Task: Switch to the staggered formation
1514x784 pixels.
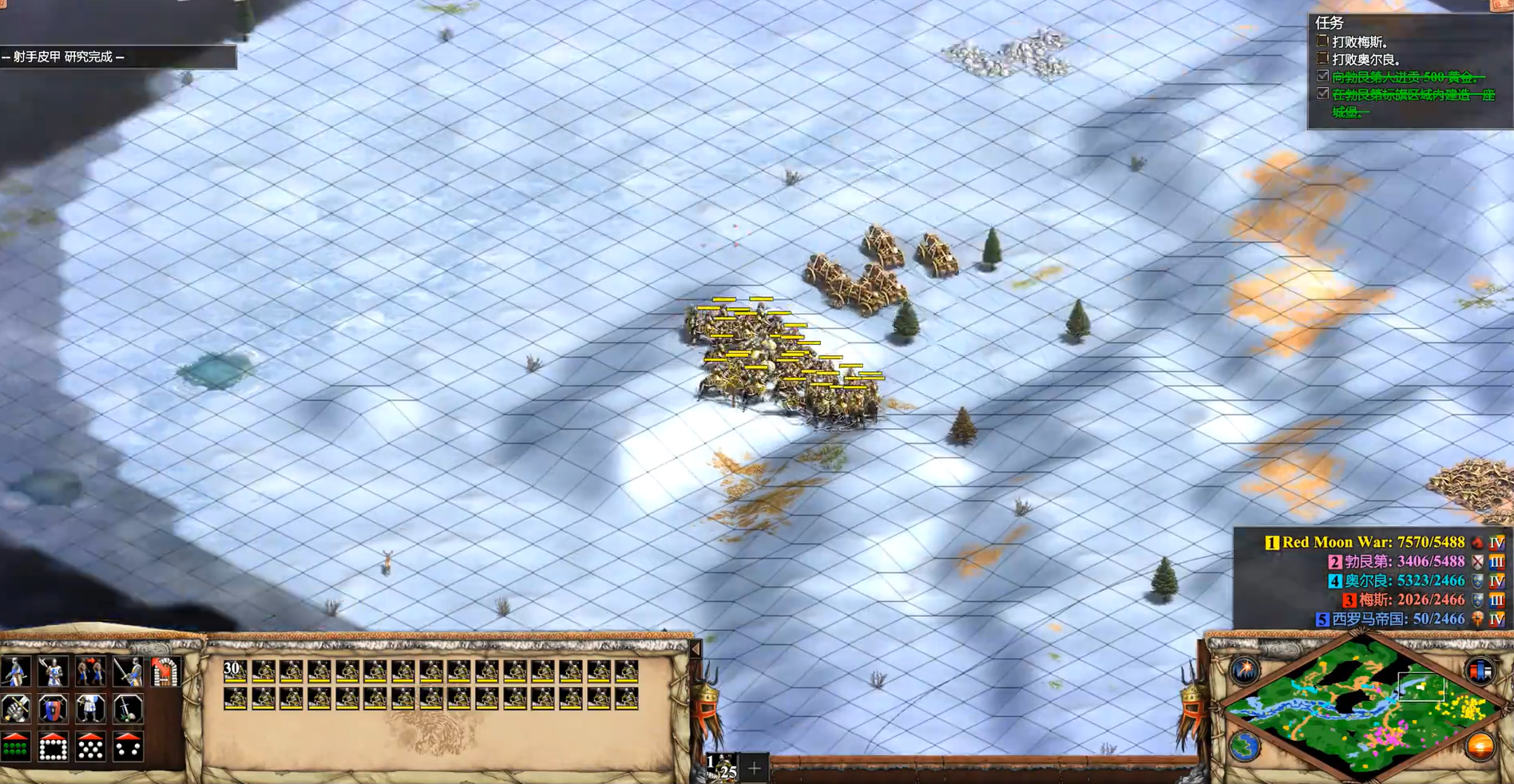Action: point(90,748)
